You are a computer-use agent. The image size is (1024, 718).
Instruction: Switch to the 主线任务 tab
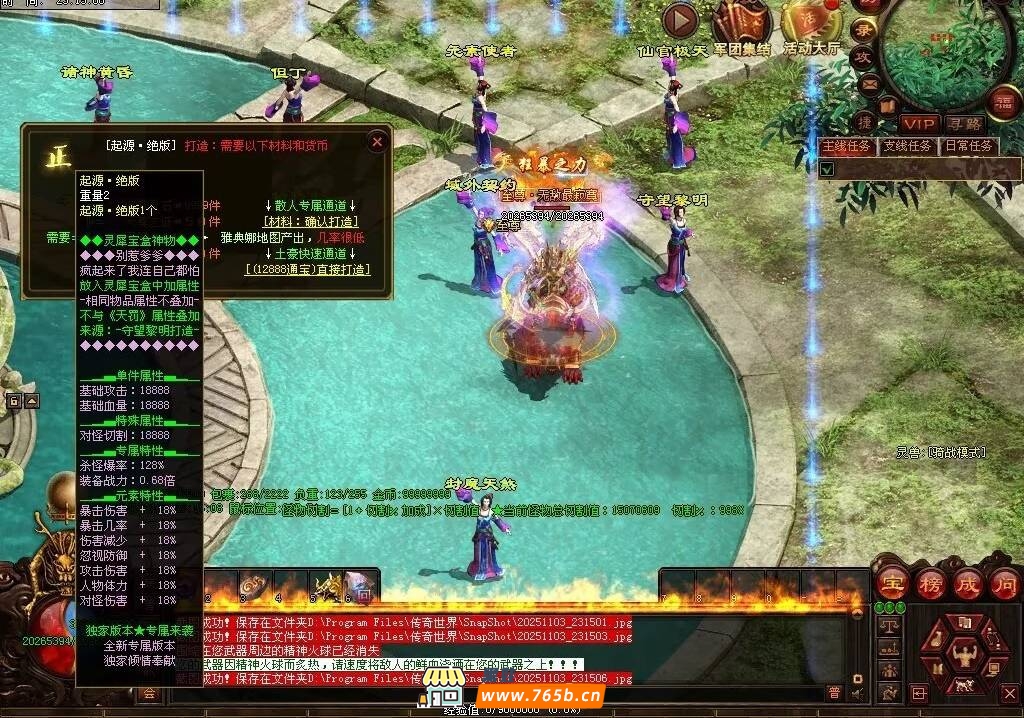click(x=847, y=146)
